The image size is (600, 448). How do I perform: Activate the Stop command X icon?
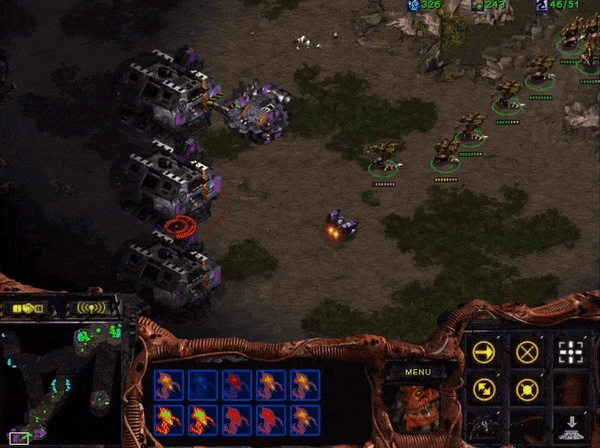tap(527, 352)
